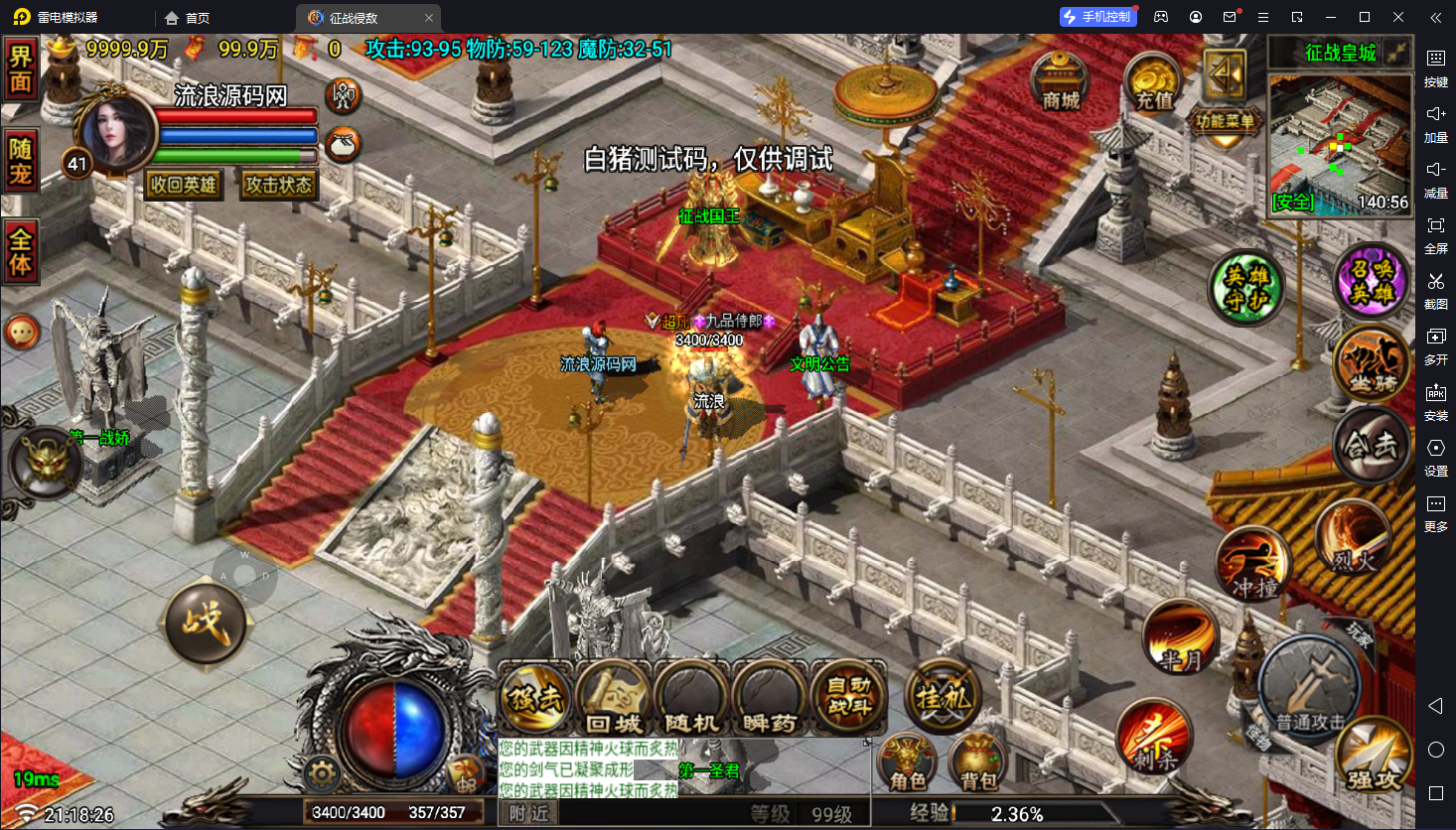Toggle 自动战斗 auto battle

point(848,698)
